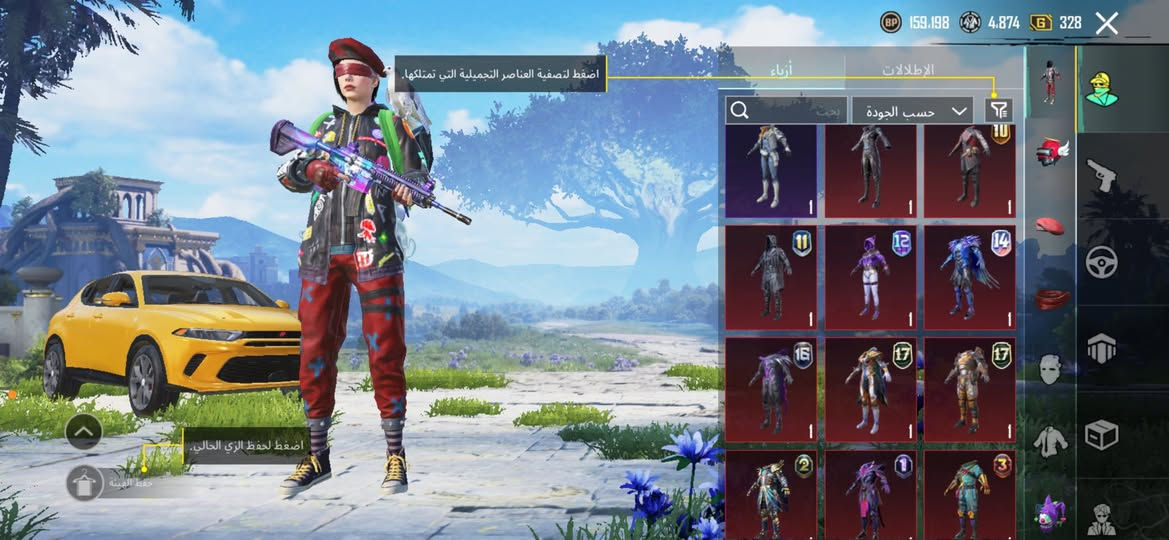Viewport: 1169px width, 540px height.
Task: Pick the outfit with the number 16 badge
Action: point(770,389)
